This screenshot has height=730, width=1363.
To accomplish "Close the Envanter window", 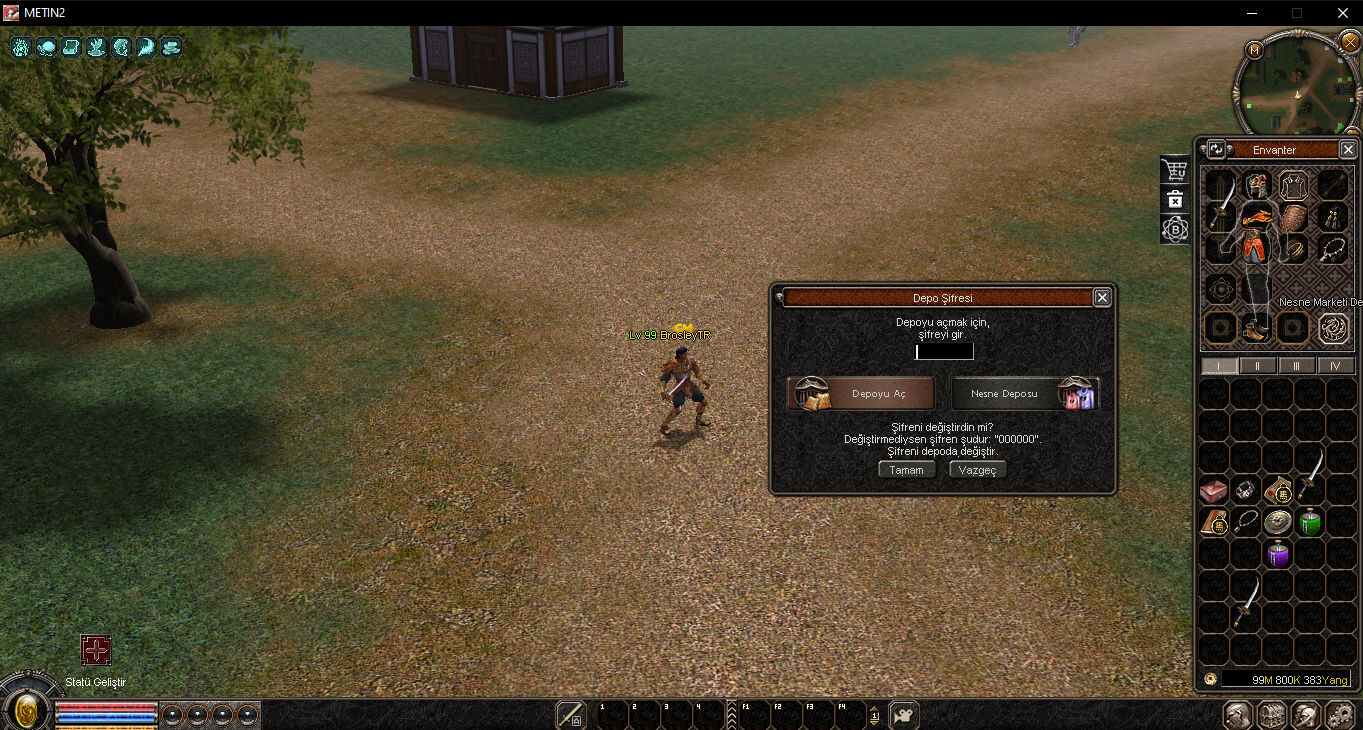I will pyautogui.click(x=1347, y=150).
